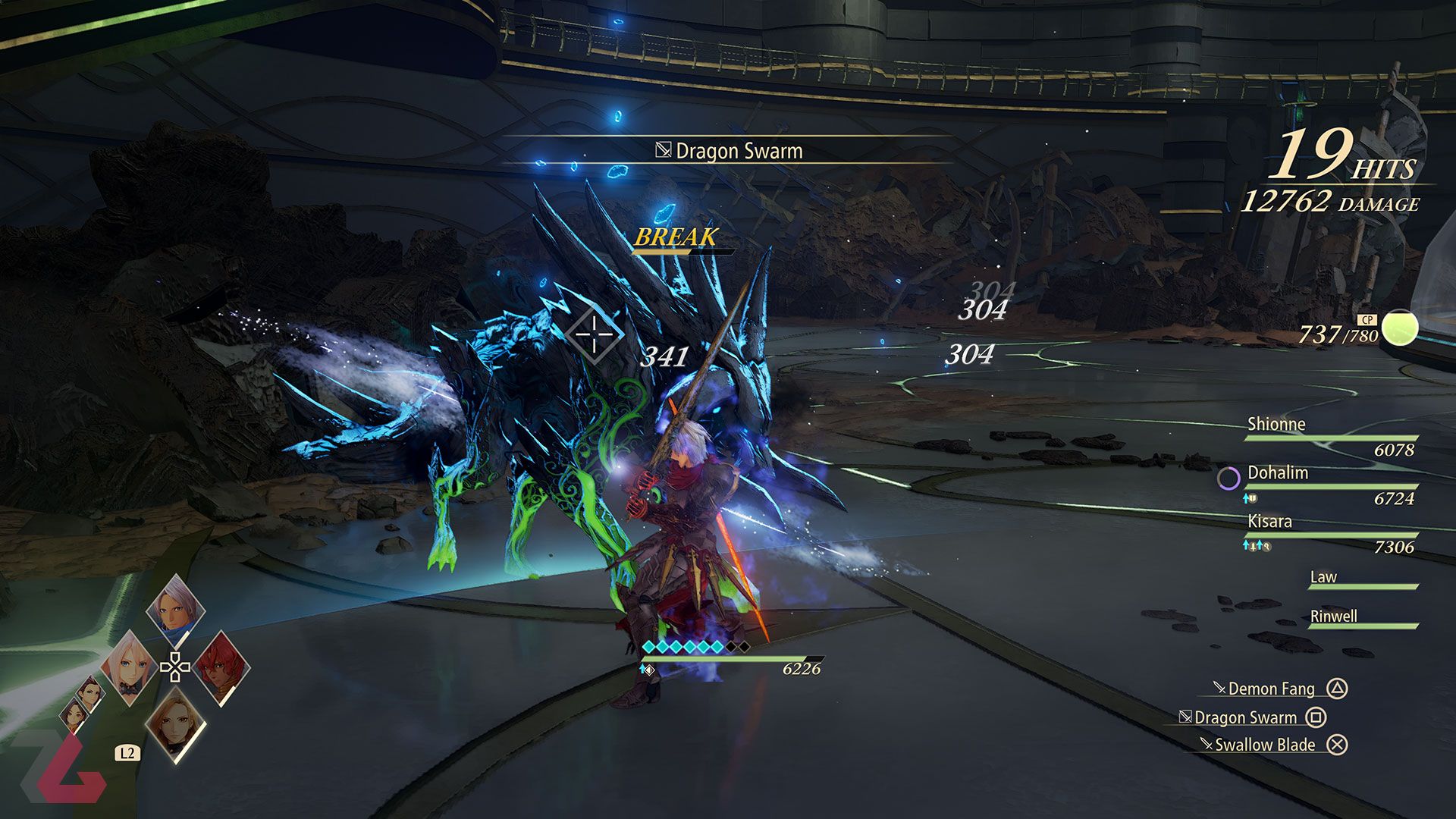Screen dimensions: 1456x819
Task: Activate the Swallow Blade arte
Action: click(1265, 745)
